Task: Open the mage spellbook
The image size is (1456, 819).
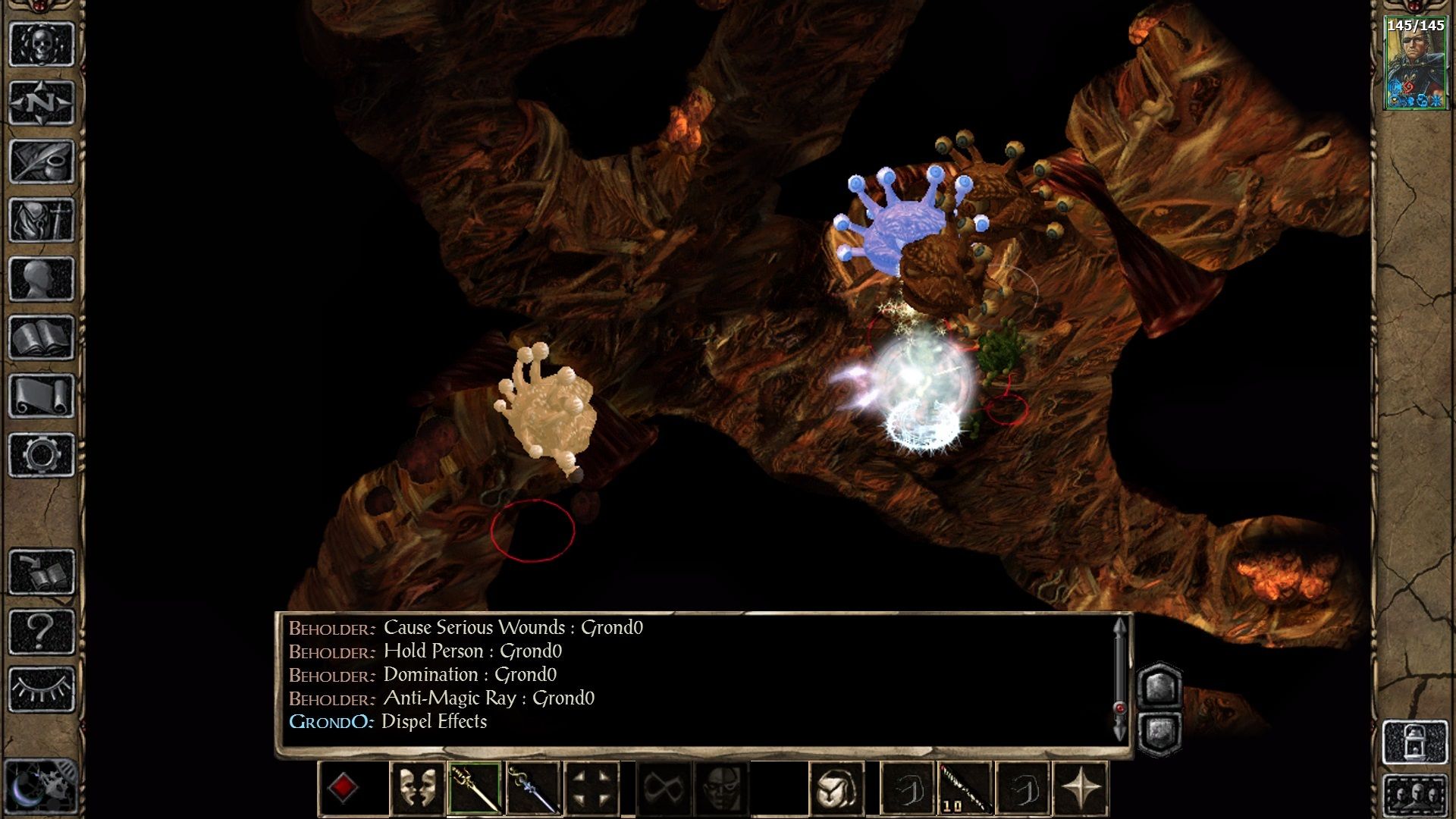Action: coord(42,337)
